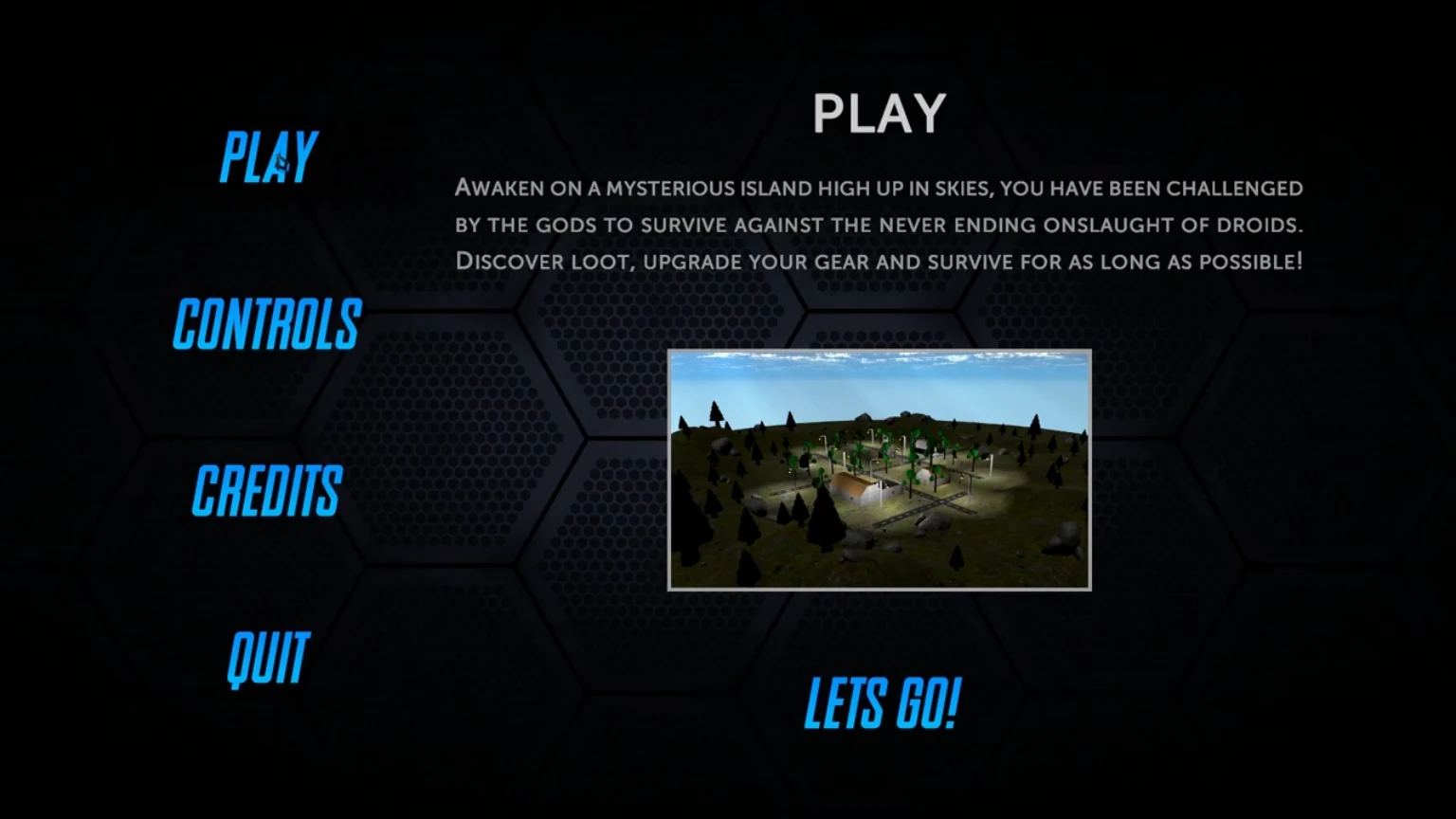Select the Quit option at the bottom left

[x=266, y=655]
